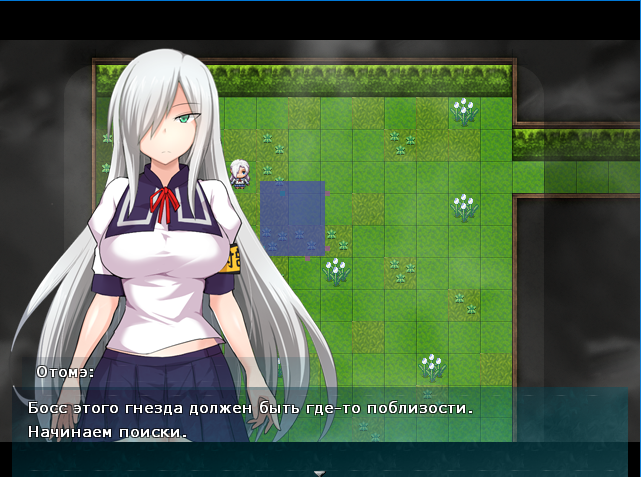Viewport: 641px width, 477px height.
Task: Click Otome's dialogue message box
Action: [320, 421]
